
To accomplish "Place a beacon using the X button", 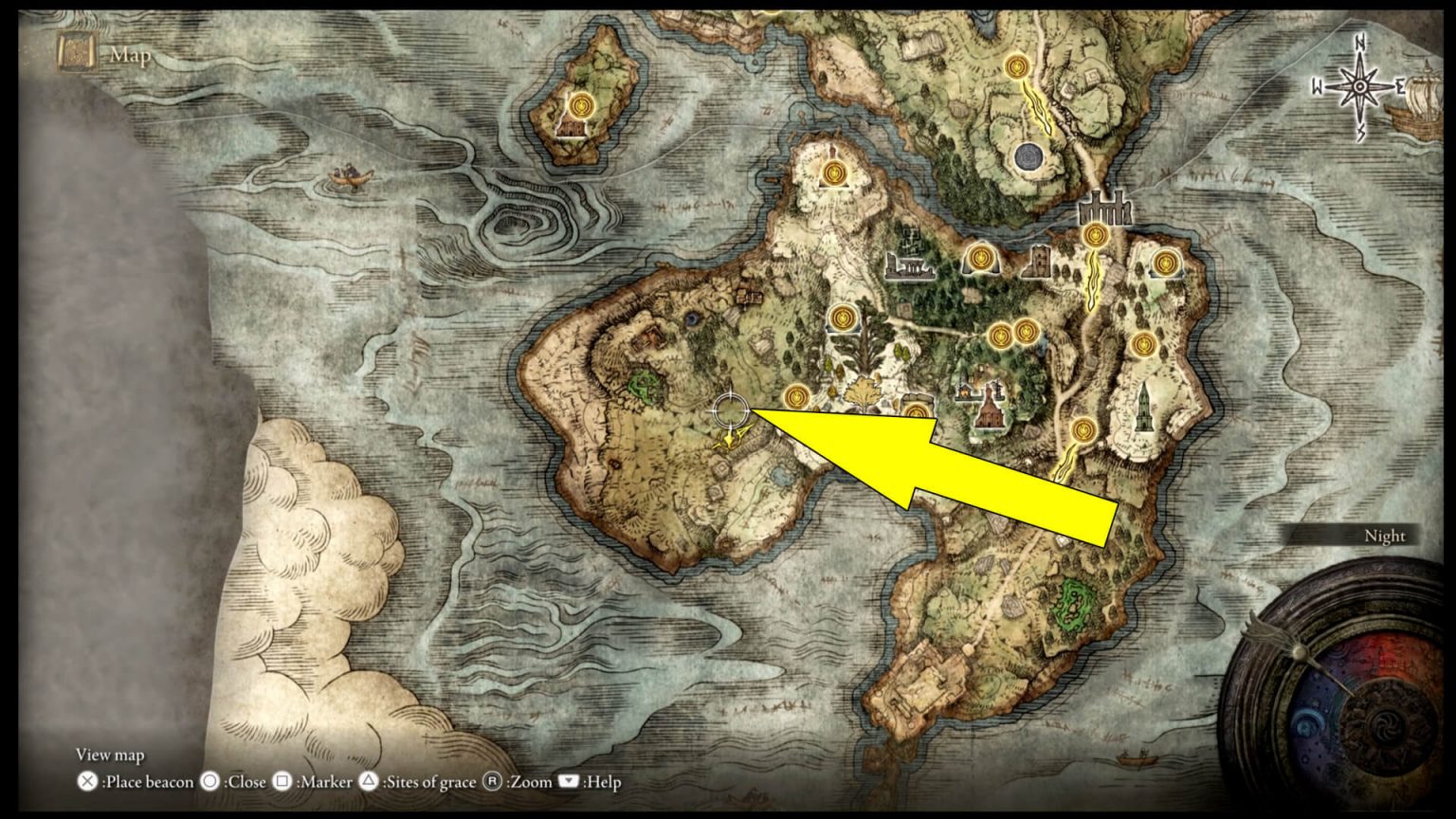I will click(x=85, y=783).
